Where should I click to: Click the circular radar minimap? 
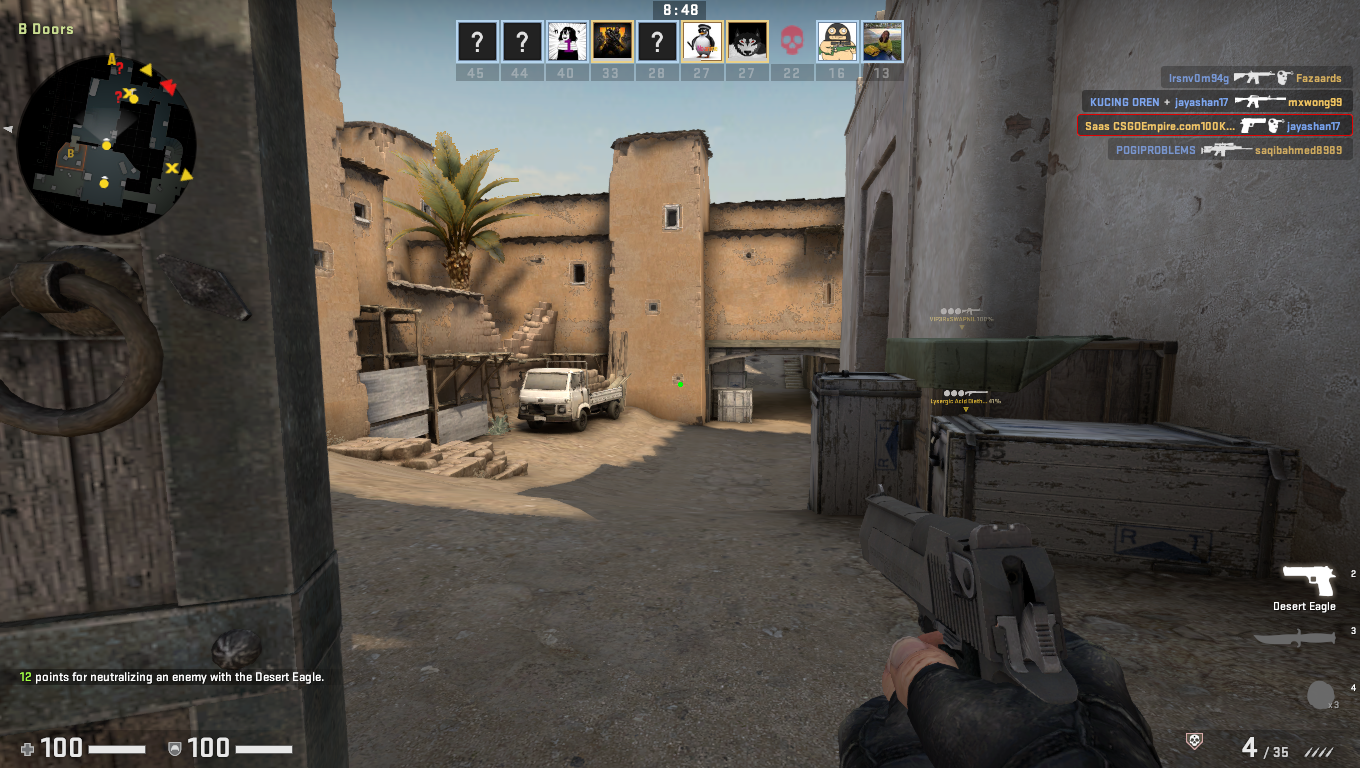coord(106,144)
